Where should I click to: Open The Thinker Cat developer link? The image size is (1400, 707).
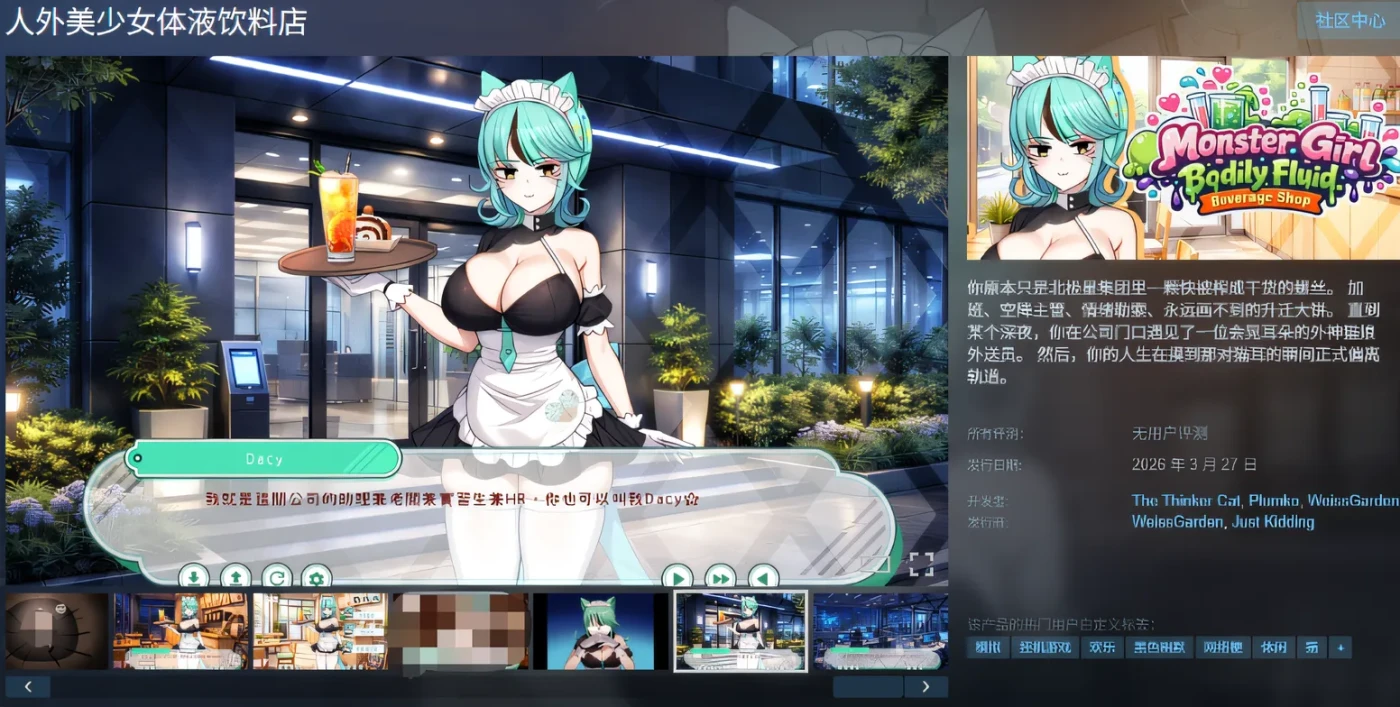pyautogui.click(x=1185, y=500)
